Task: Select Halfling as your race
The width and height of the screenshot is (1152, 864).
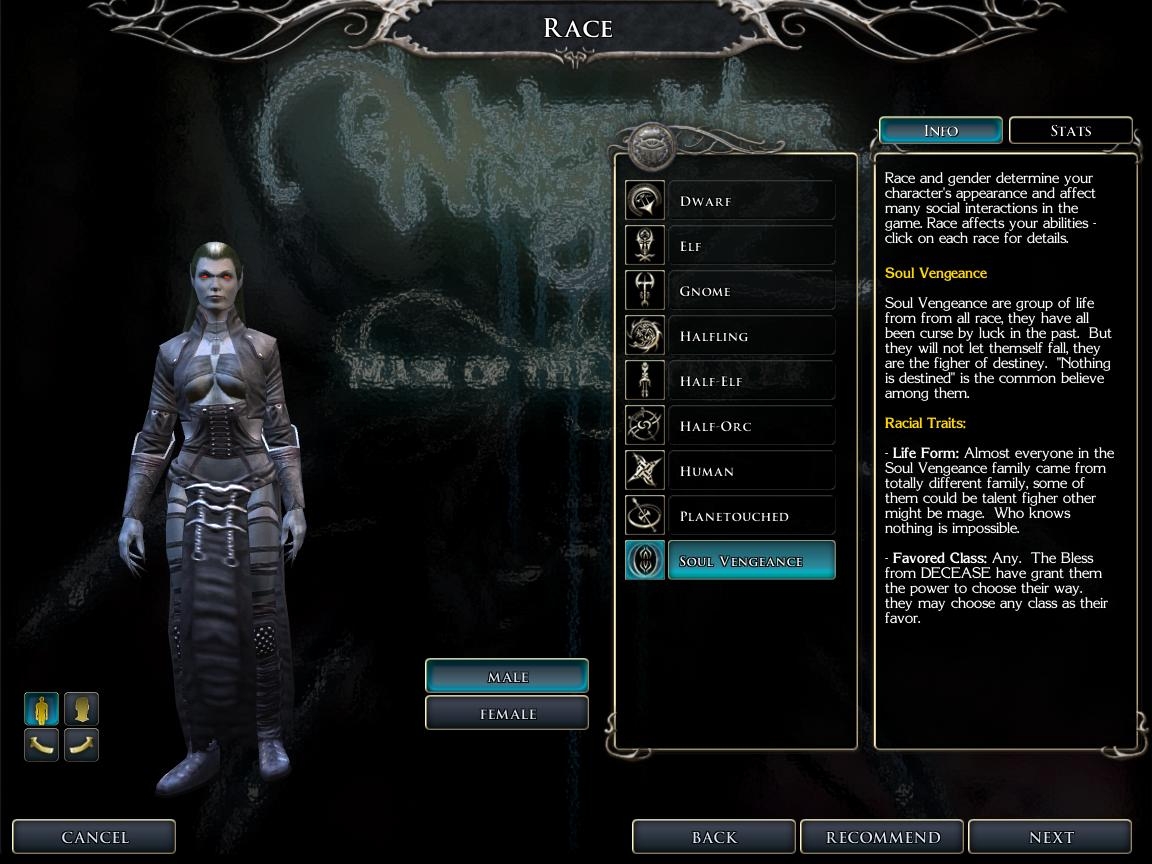Action: click(750, 336)
